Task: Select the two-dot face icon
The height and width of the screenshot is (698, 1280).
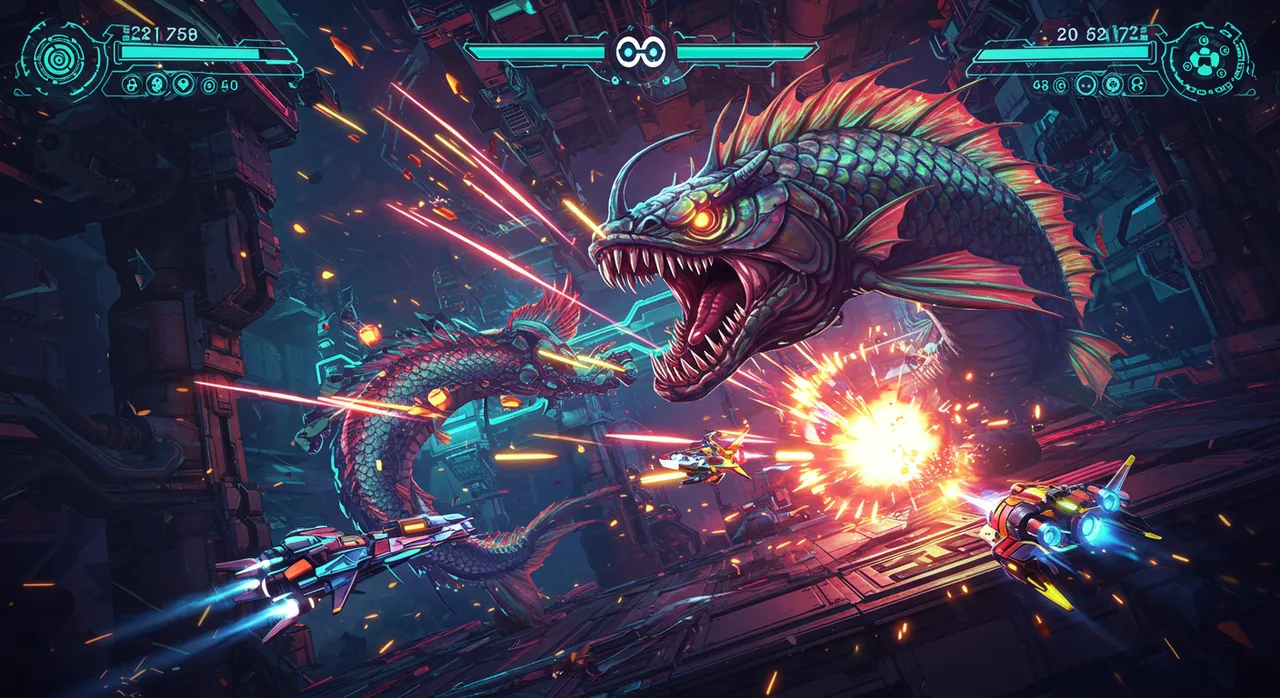Action: coord(1086,85)
